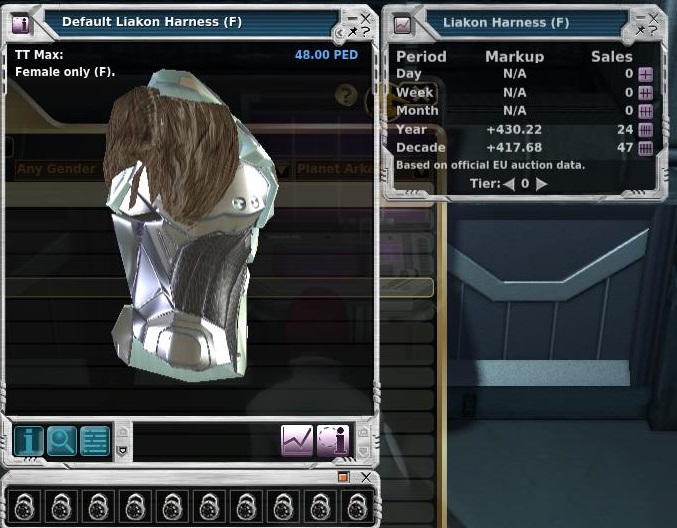The width and height of the screenshot is (677, 528).
Task: Show the Month period sales graph
Action: pos(645,111)
